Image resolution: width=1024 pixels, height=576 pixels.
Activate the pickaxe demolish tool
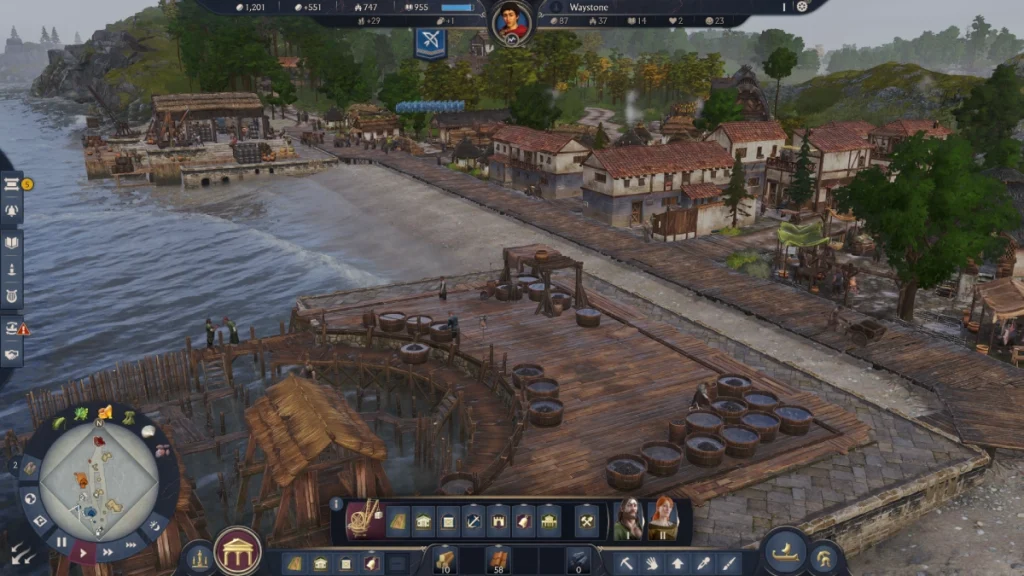(x=626, y=563)
